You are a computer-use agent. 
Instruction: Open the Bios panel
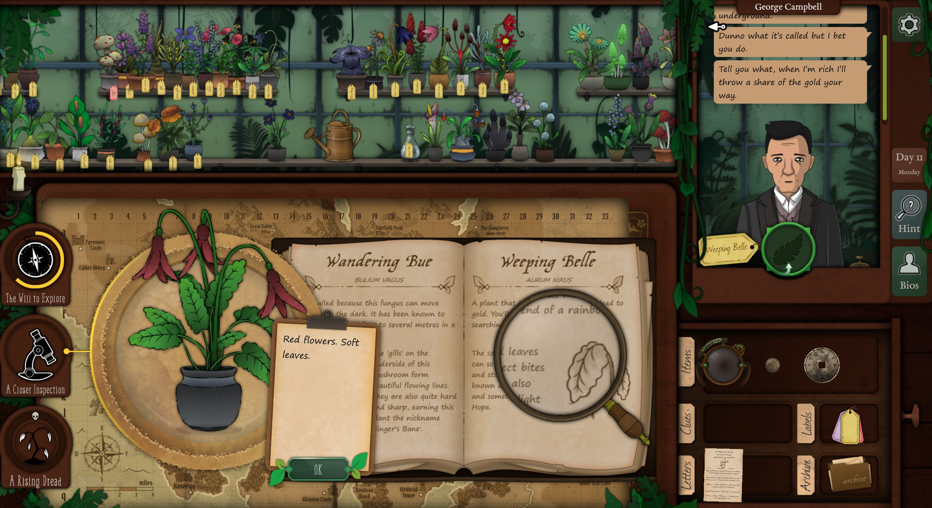(908, 272)
